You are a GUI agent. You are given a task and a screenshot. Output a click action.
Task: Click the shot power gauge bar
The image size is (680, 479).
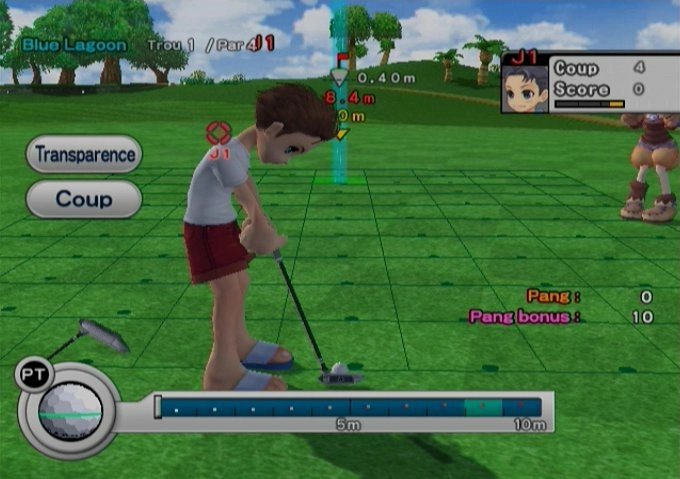[350, 408]
